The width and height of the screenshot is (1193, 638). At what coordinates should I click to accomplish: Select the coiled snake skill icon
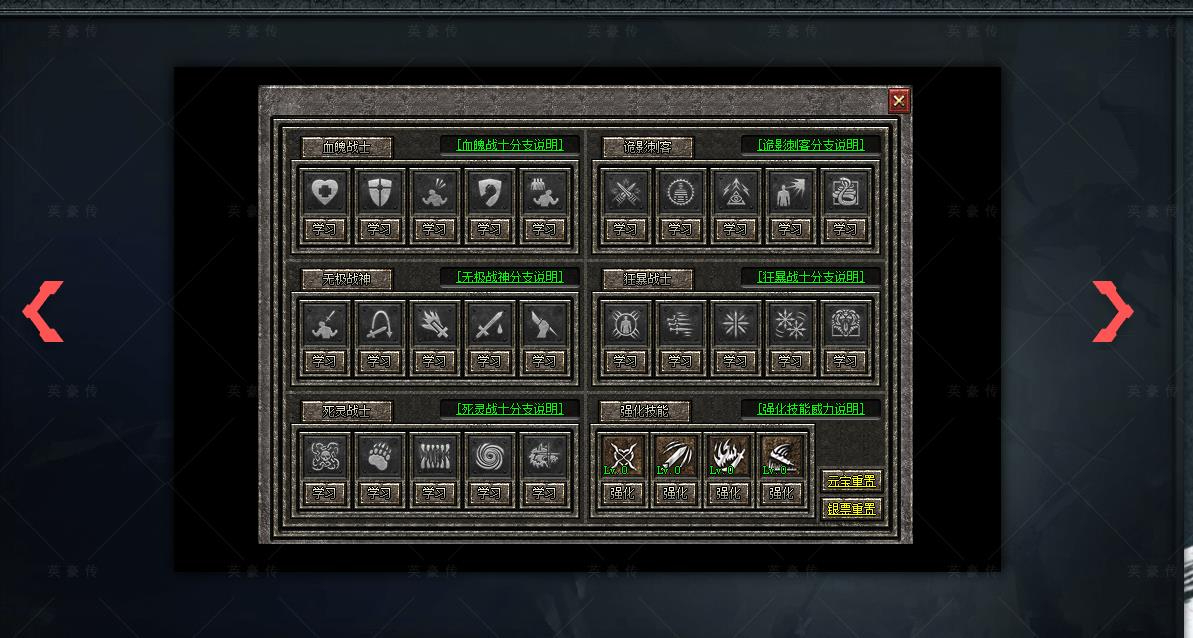(x=845, y=192)
